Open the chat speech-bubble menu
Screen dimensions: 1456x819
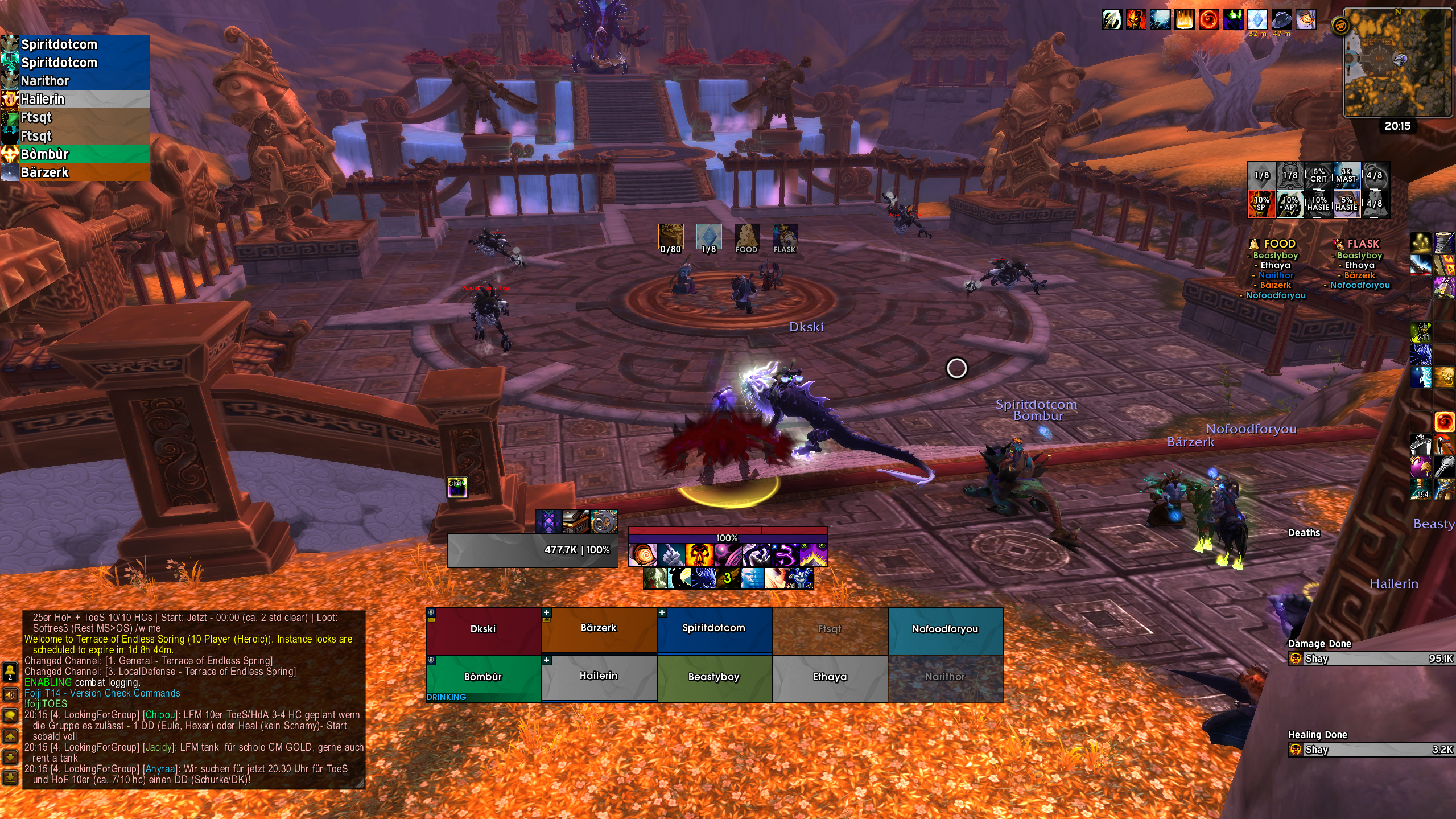[x=10, y=715]
